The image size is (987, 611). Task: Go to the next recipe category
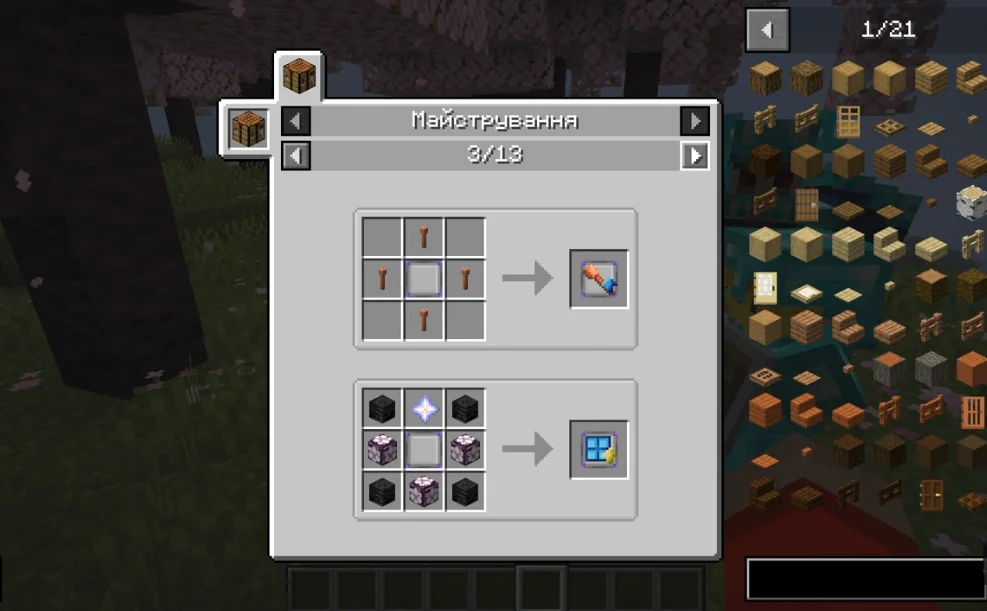tap(695, 121)
